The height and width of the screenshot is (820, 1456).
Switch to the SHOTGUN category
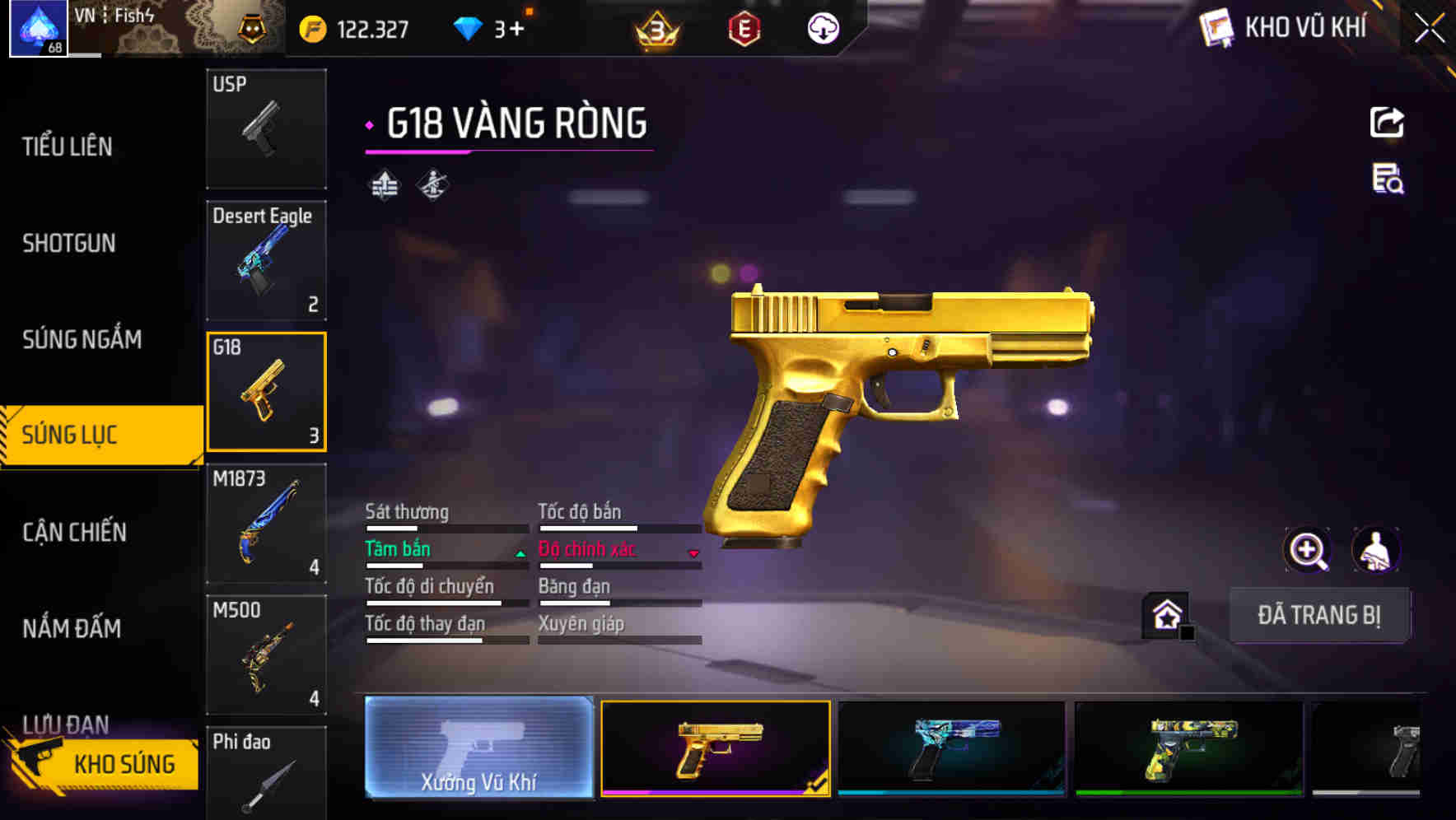tap(70, 244)
